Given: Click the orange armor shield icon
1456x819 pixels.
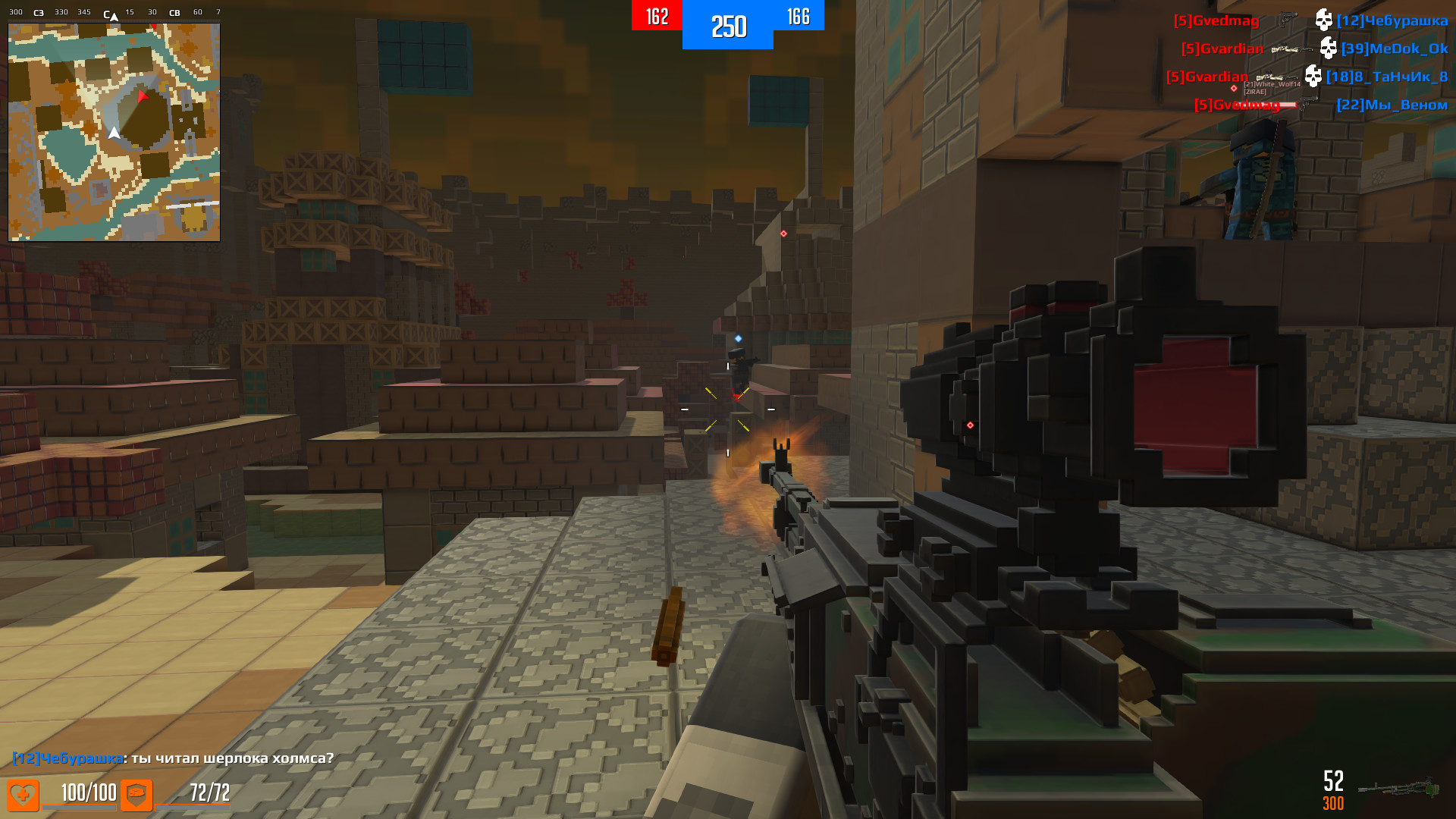Looking at the screenshot, I should [136, 795].
